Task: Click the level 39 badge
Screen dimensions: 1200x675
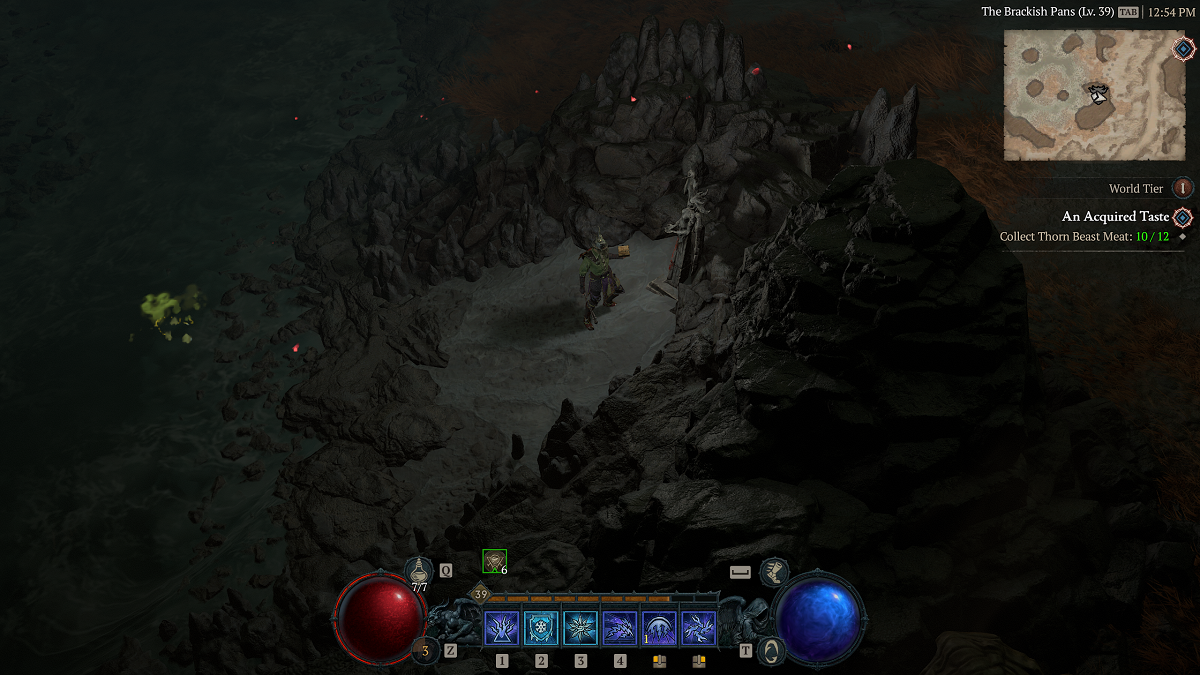Action: (481, 595)
